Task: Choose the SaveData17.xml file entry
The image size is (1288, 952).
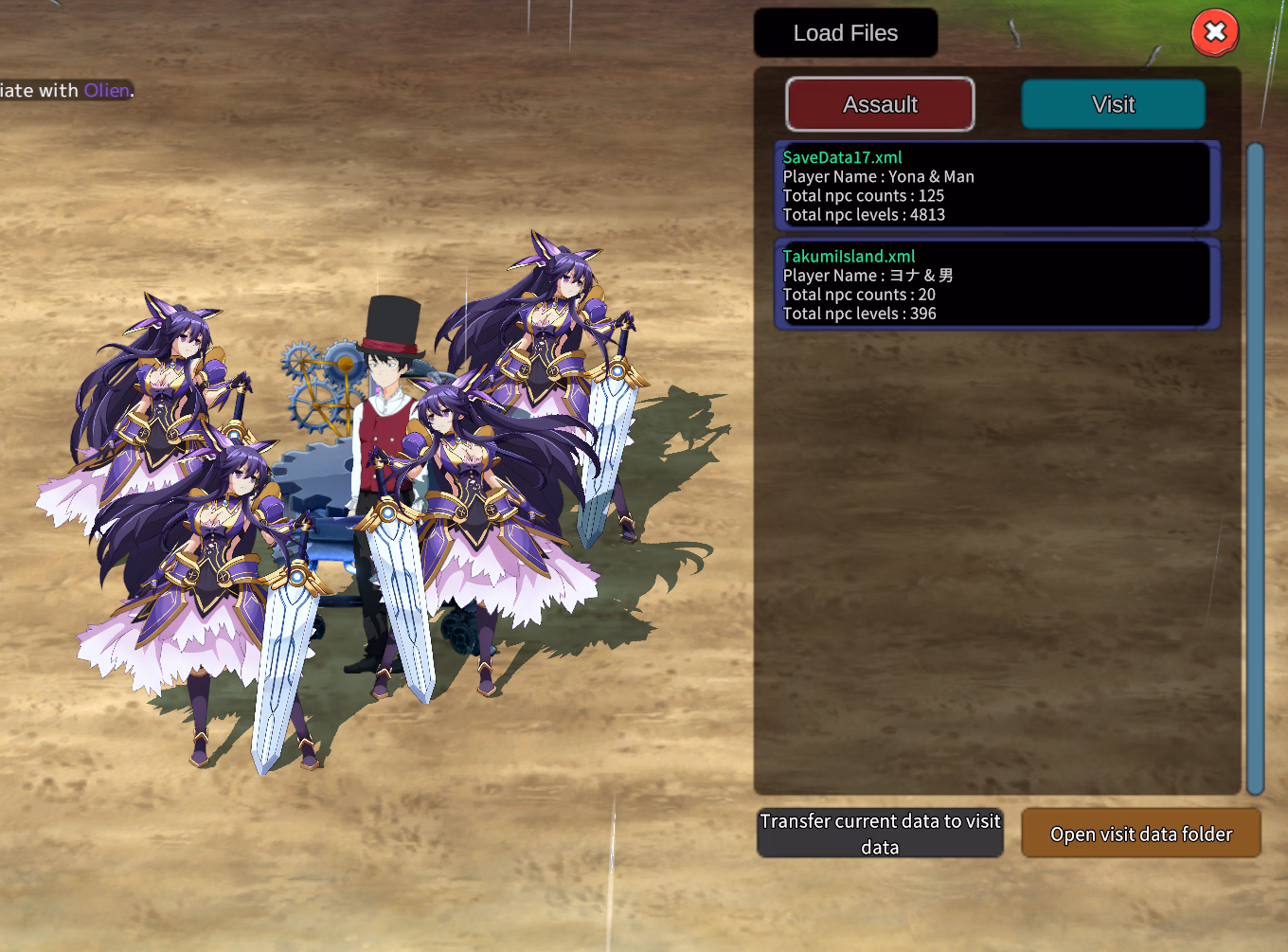Action: [996, 186]
